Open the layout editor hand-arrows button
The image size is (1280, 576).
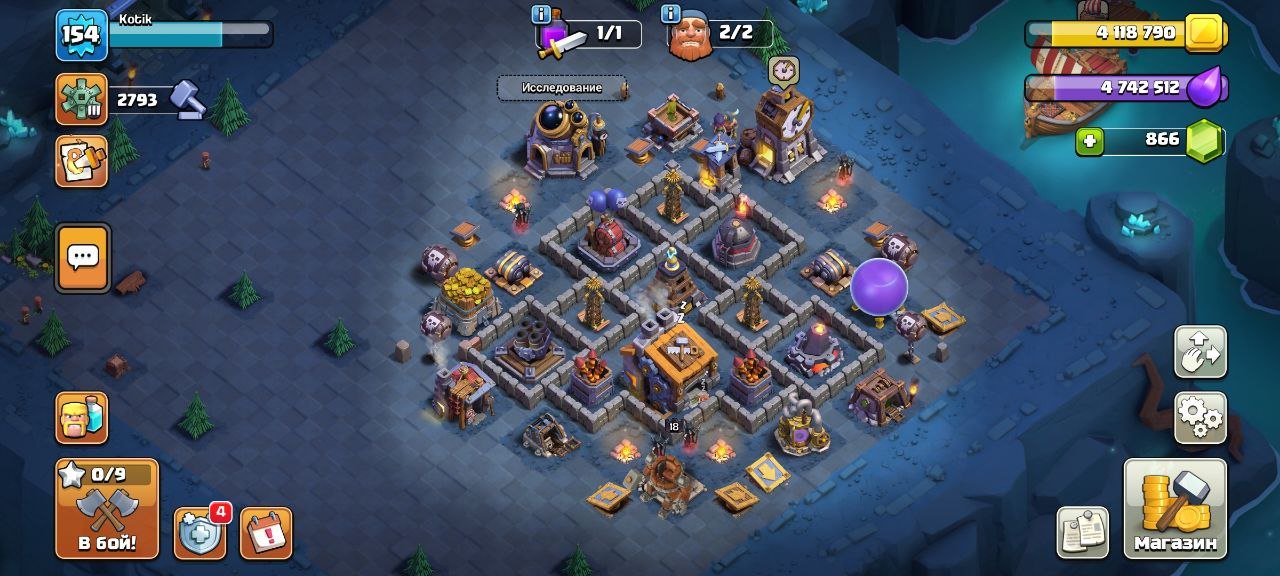(x=1200, y=352)
